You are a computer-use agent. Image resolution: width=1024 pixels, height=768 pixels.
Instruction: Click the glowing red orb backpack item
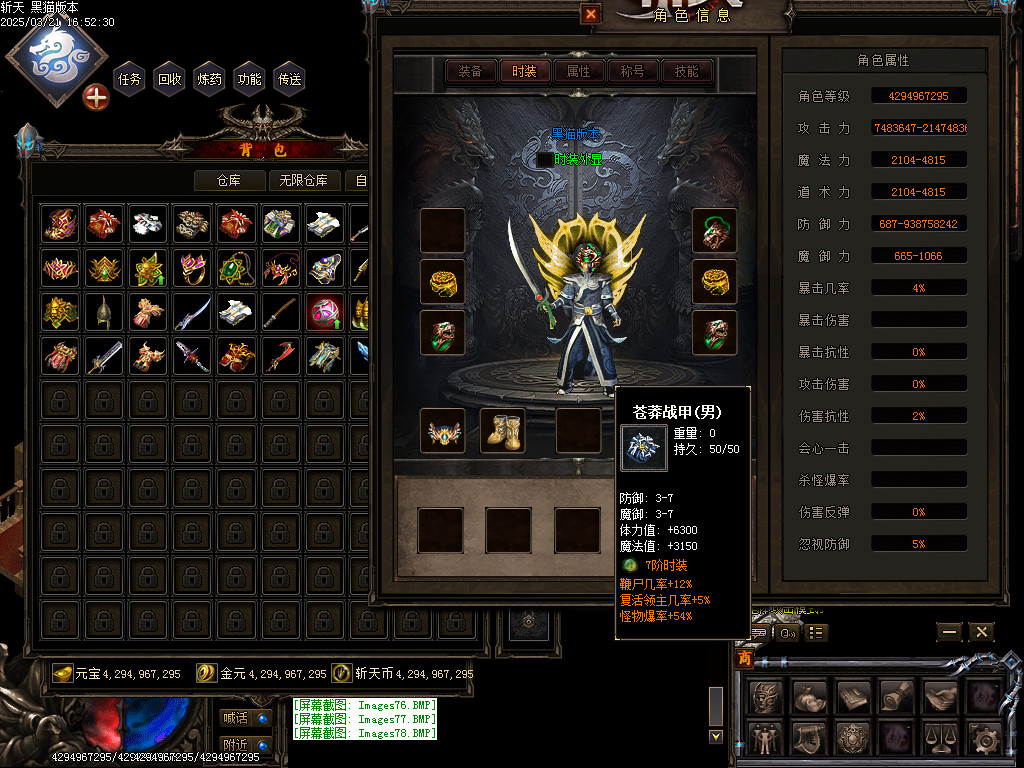coord(325,313)
